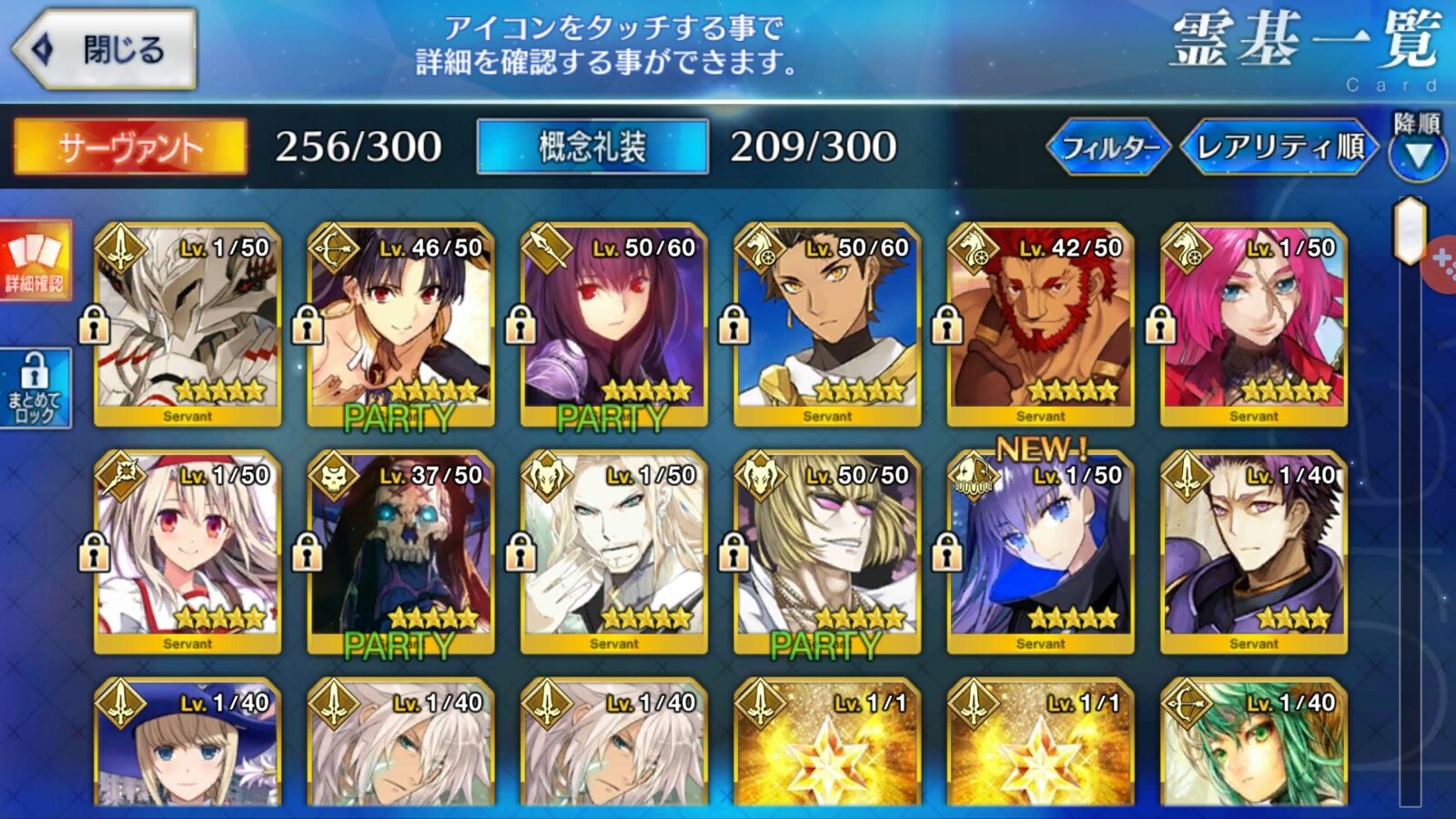
Task: Switch to the 概念礼装 tab
Action: click(592, 147)
